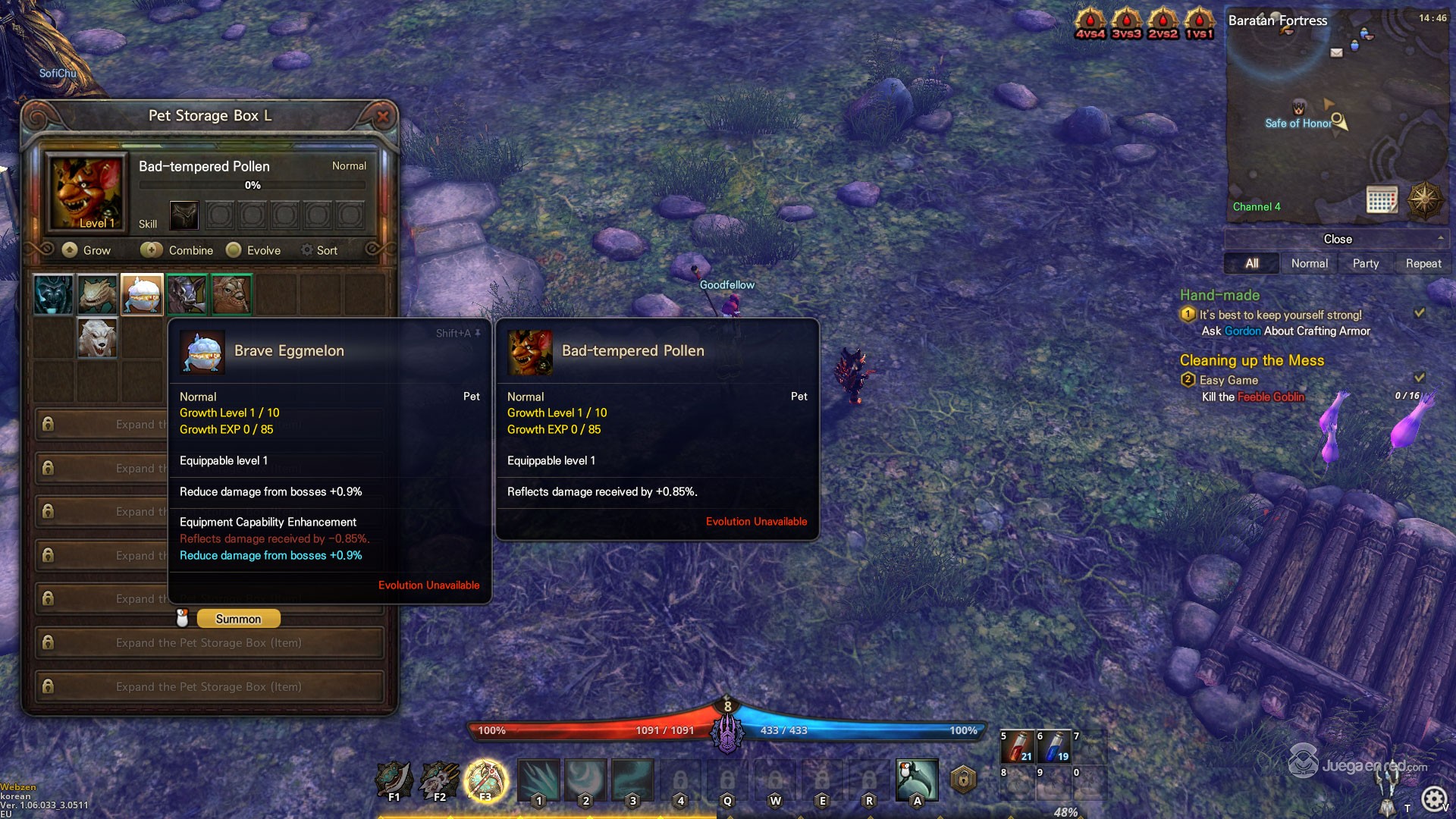Summon the selected pet
The height and width of the screenshot is (819, 1456).
238,619
